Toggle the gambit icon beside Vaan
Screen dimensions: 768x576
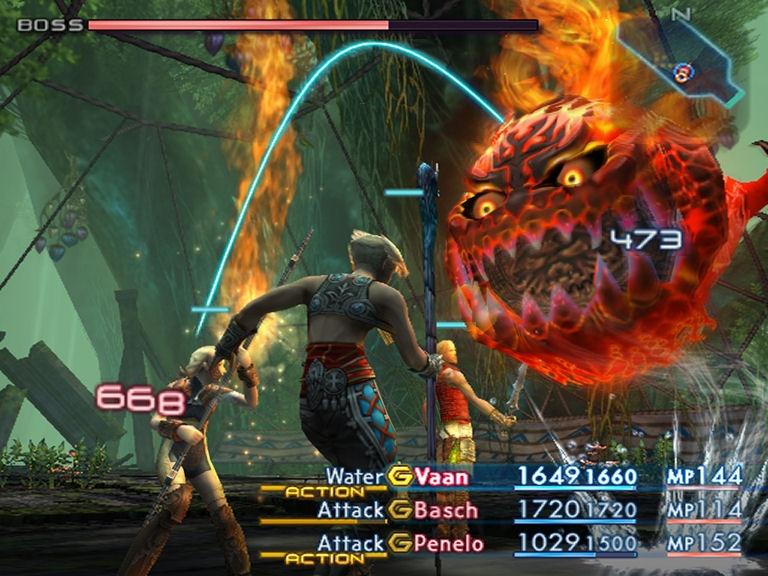[x=400, y=477]
